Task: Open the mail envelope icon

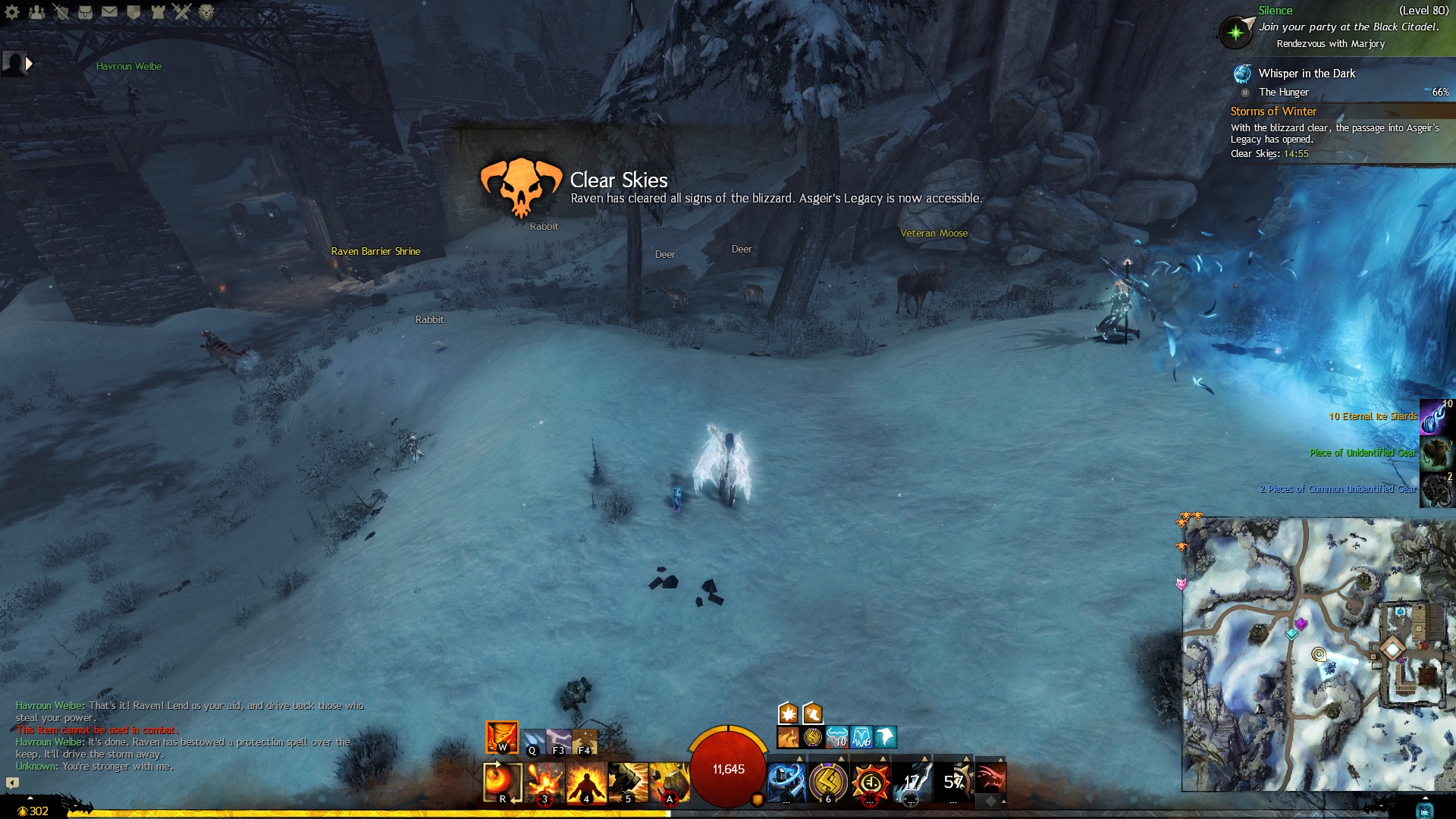Action: pos(109,11)
